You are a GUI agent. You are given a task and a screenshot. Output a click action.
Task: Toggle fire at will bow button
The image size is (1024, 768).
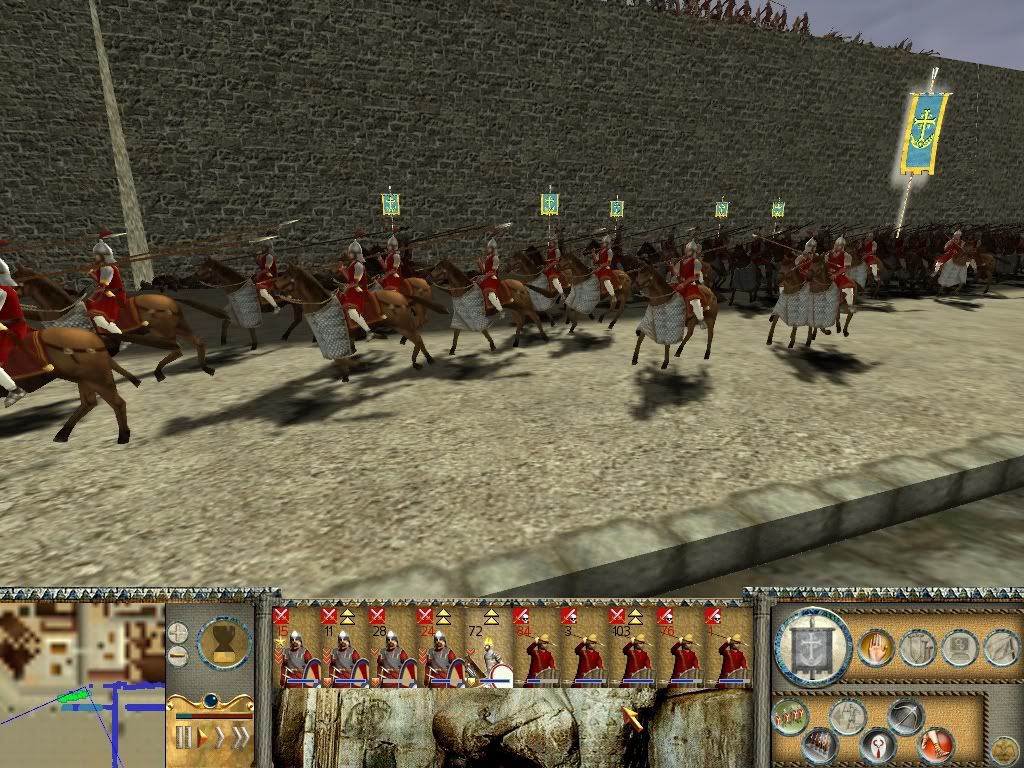(x=906, y=717)
